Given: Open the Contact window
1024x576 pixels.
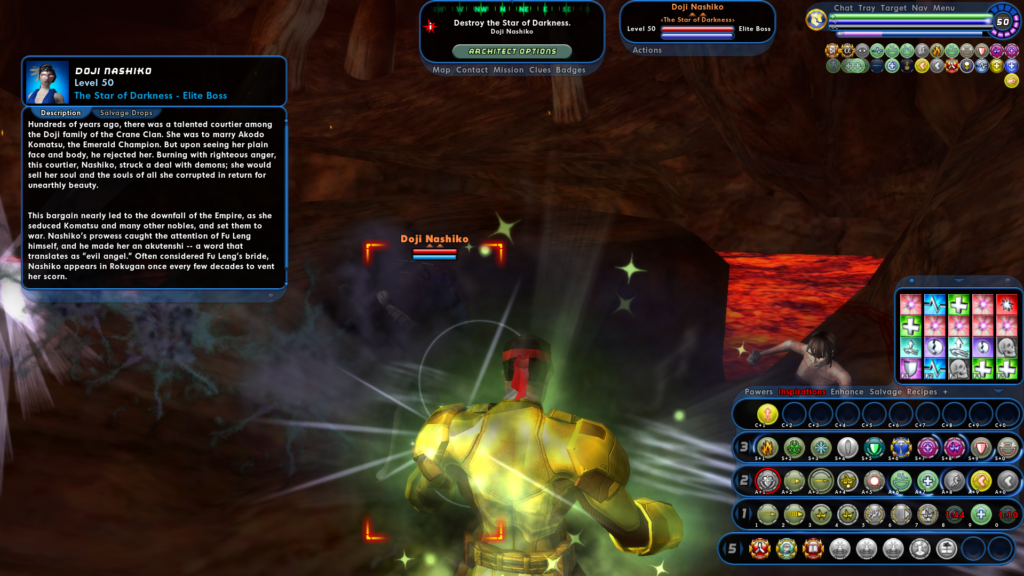Looking at the screenshot, I should [471, 70].
